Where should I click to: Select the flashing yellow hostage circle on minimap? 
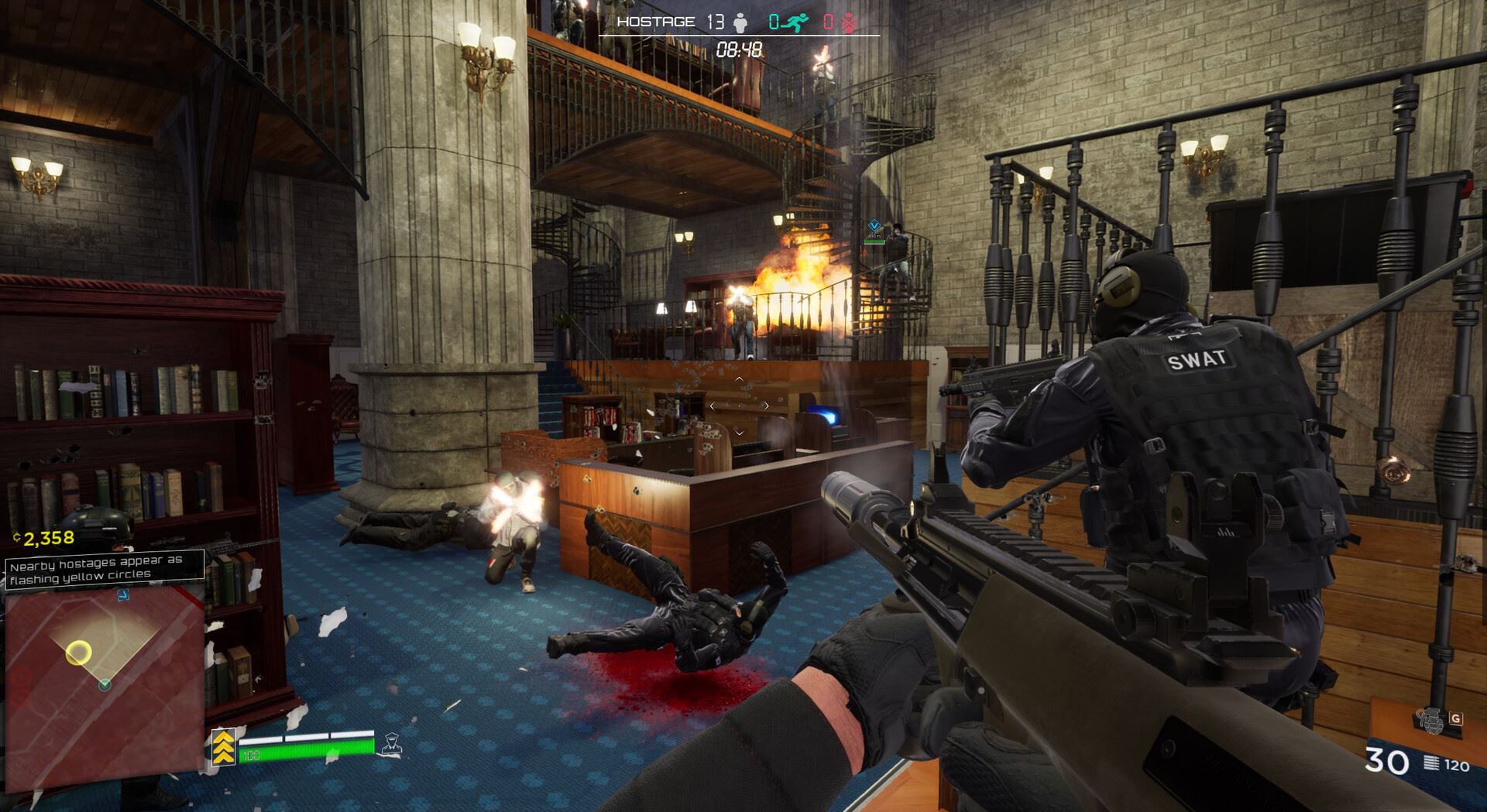click(x=77, y=653)
